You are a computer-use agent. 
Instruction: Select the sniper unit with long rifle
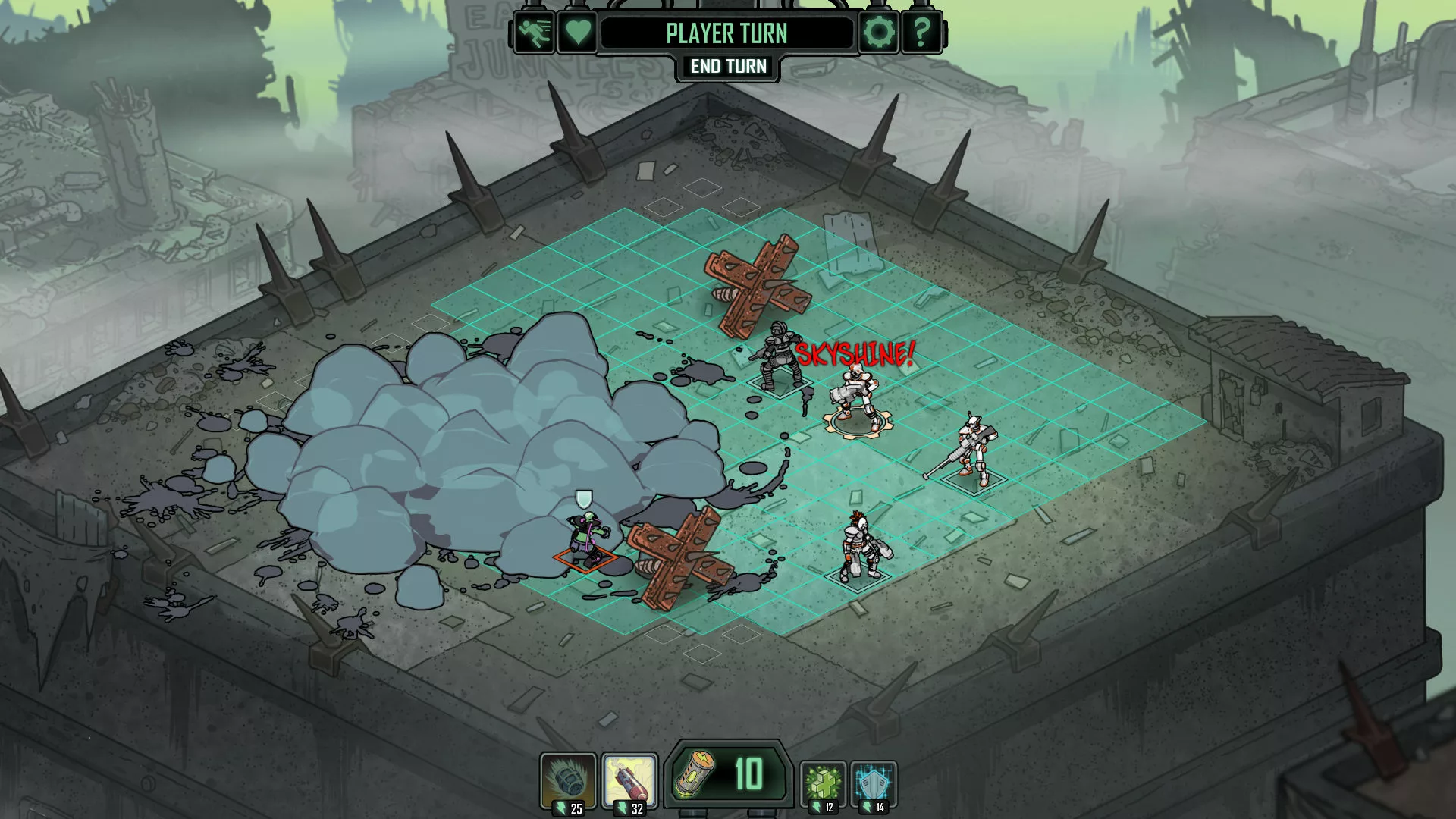[x=971, y=450]
